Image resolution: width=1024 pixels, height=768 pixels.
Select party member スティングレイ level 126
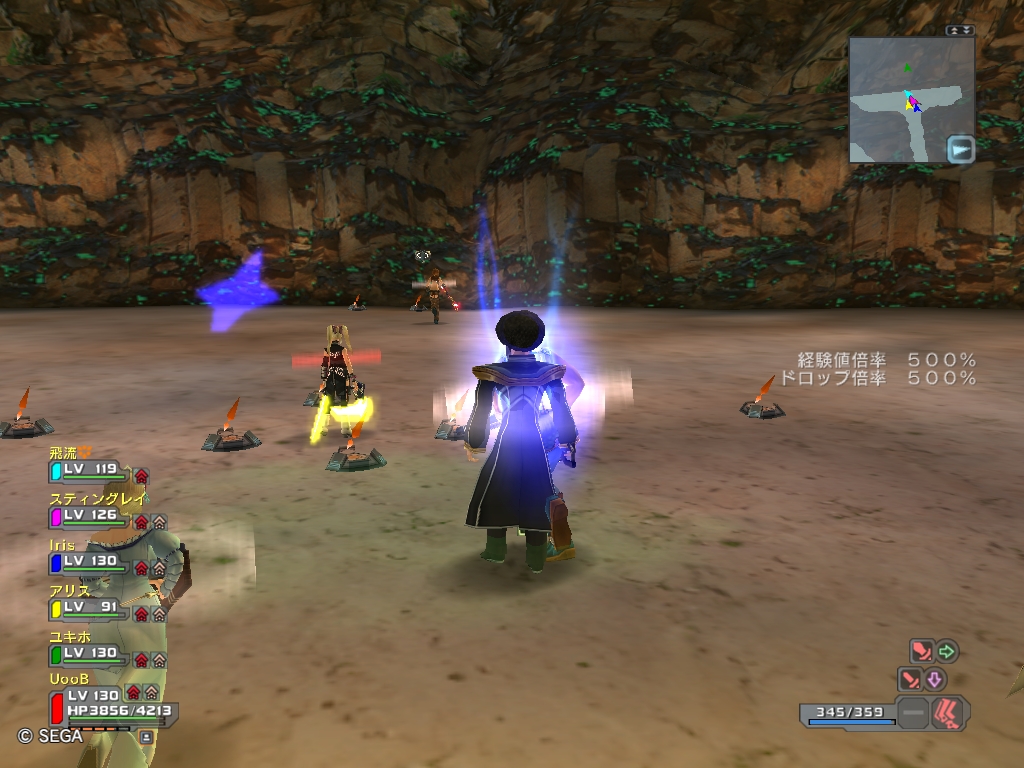click(x=88, y=516)
